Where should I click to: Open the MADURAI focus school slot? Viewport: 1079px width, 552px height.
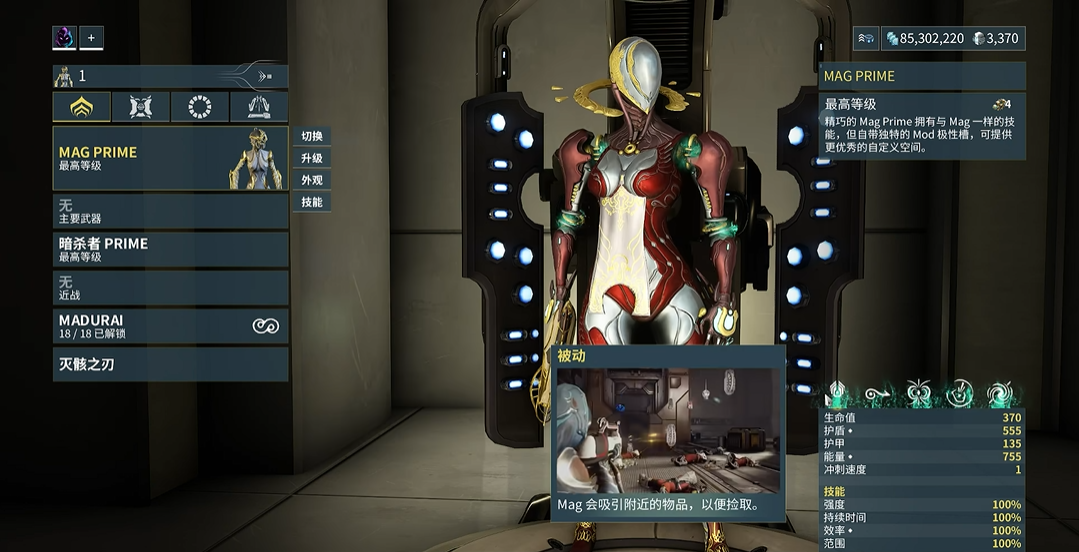pyautogui.click(x=170, y=326)
